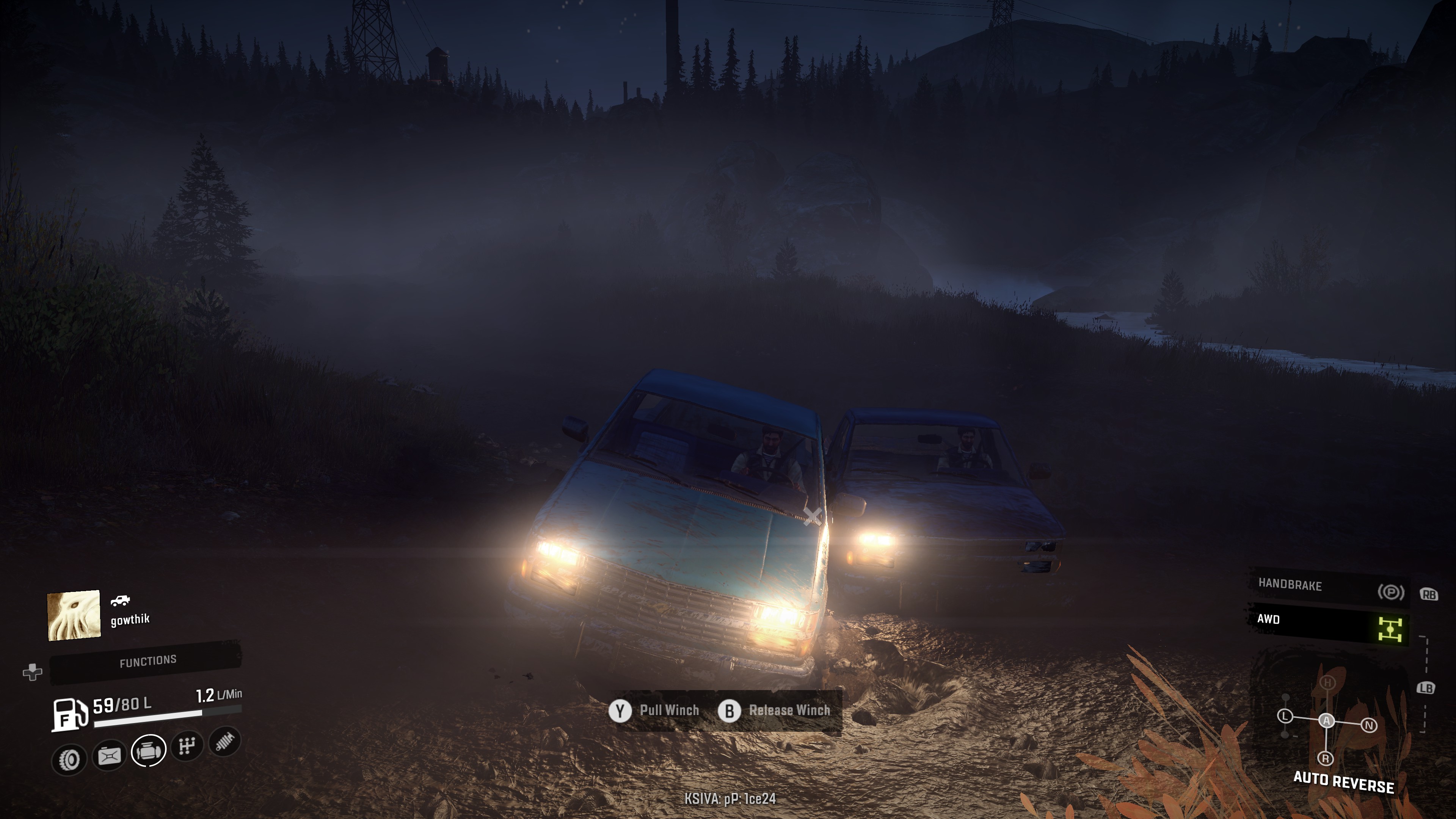
Task: Shift to Neutral (N)
Action: coord(1369,725)
